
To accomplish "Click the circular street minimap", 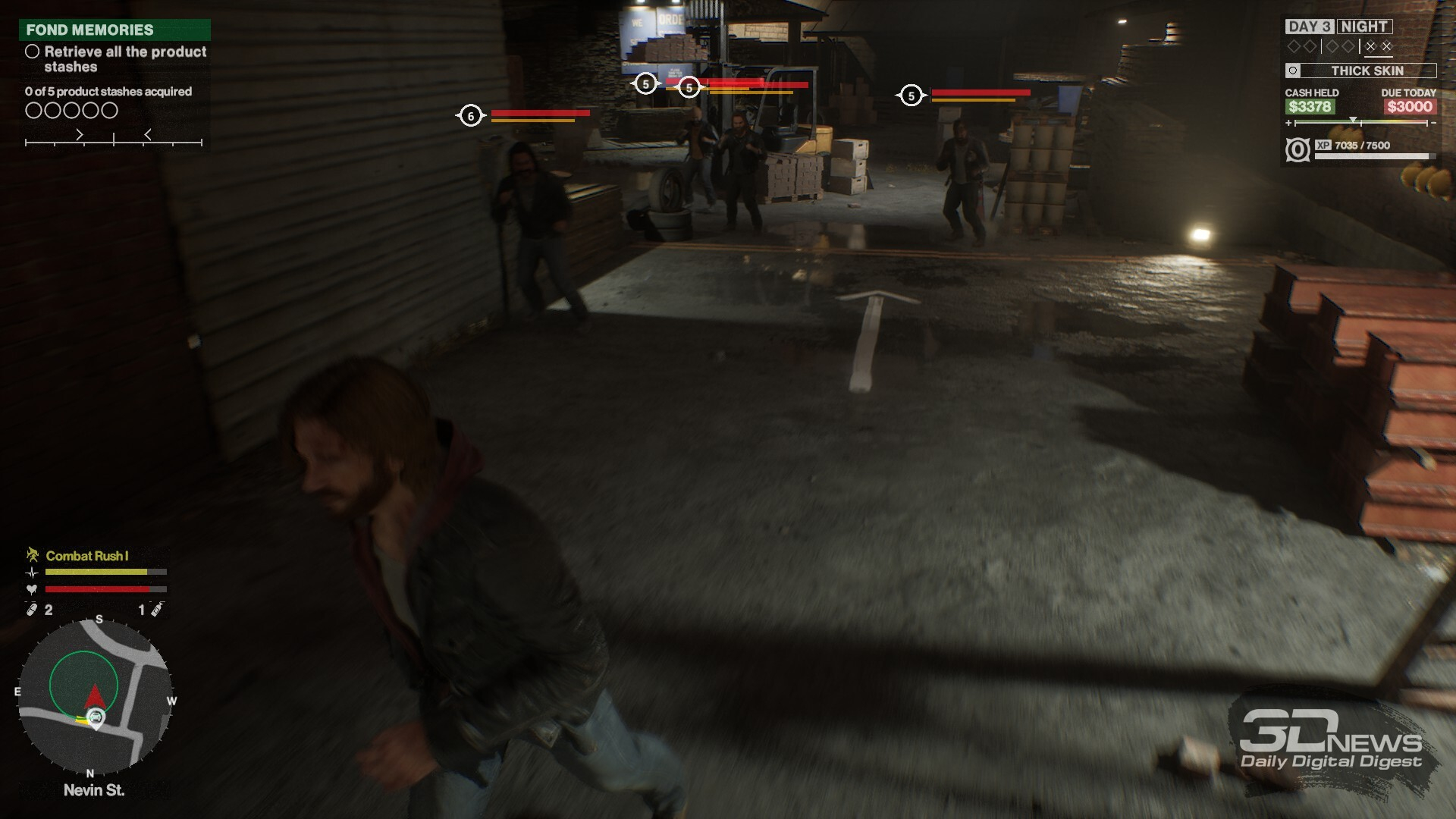I will (96, 692).
